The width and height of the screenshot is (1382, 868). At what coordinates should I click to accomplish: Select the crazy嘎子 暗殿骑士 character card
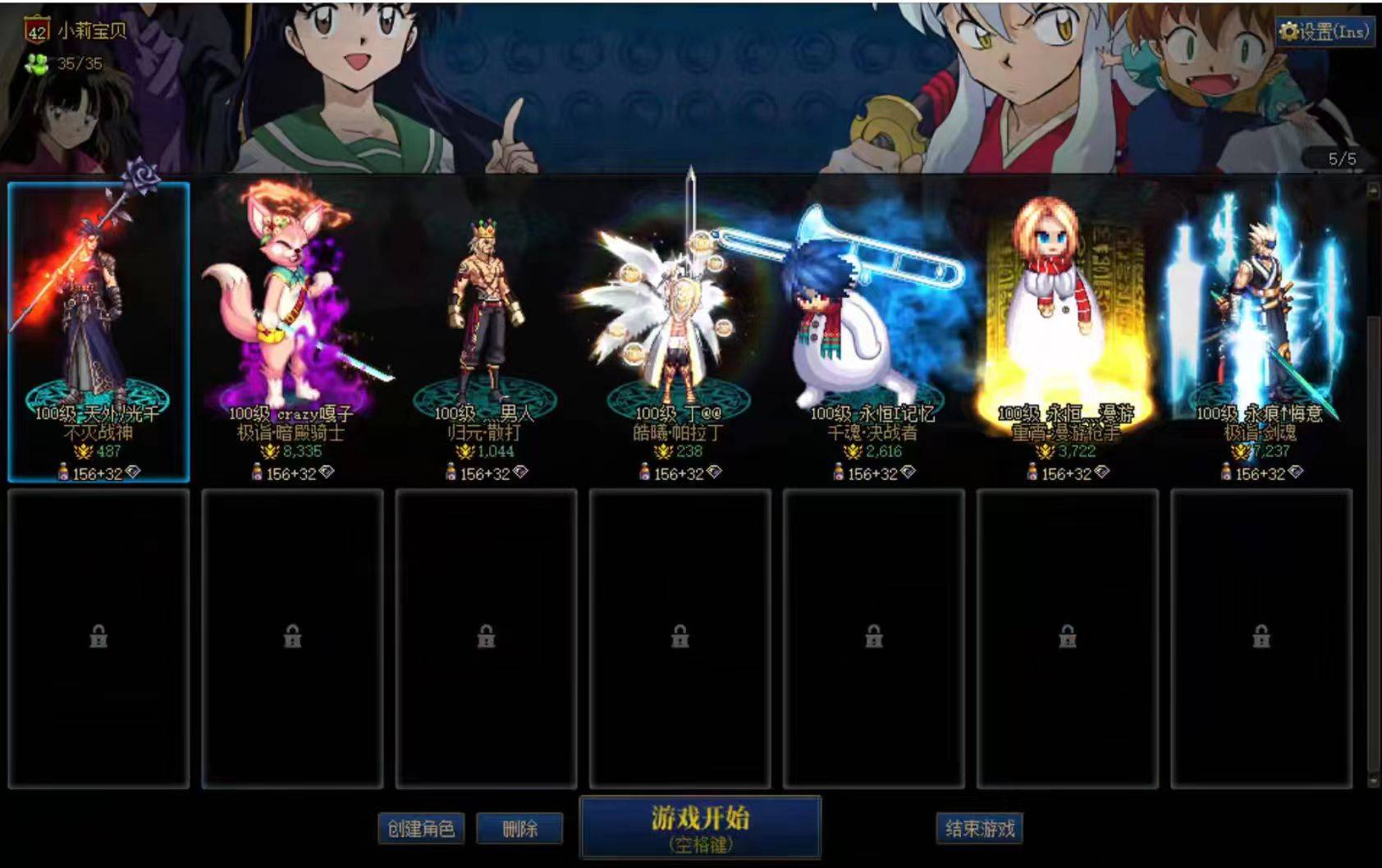coord(291,328)
